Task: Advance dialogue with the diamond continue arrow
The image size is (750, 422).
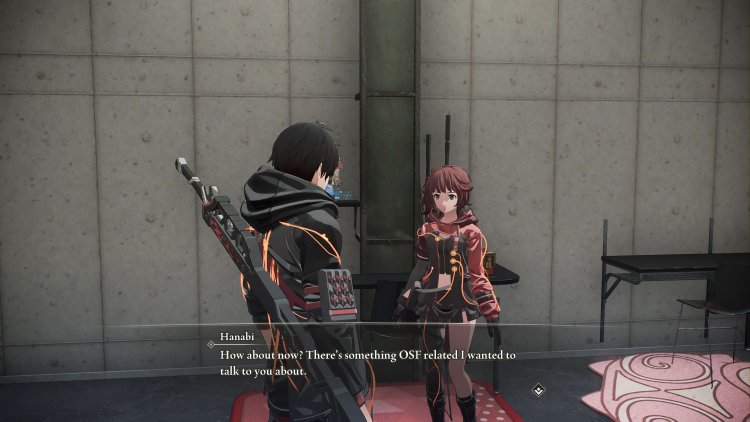Action: click(538, 389)
